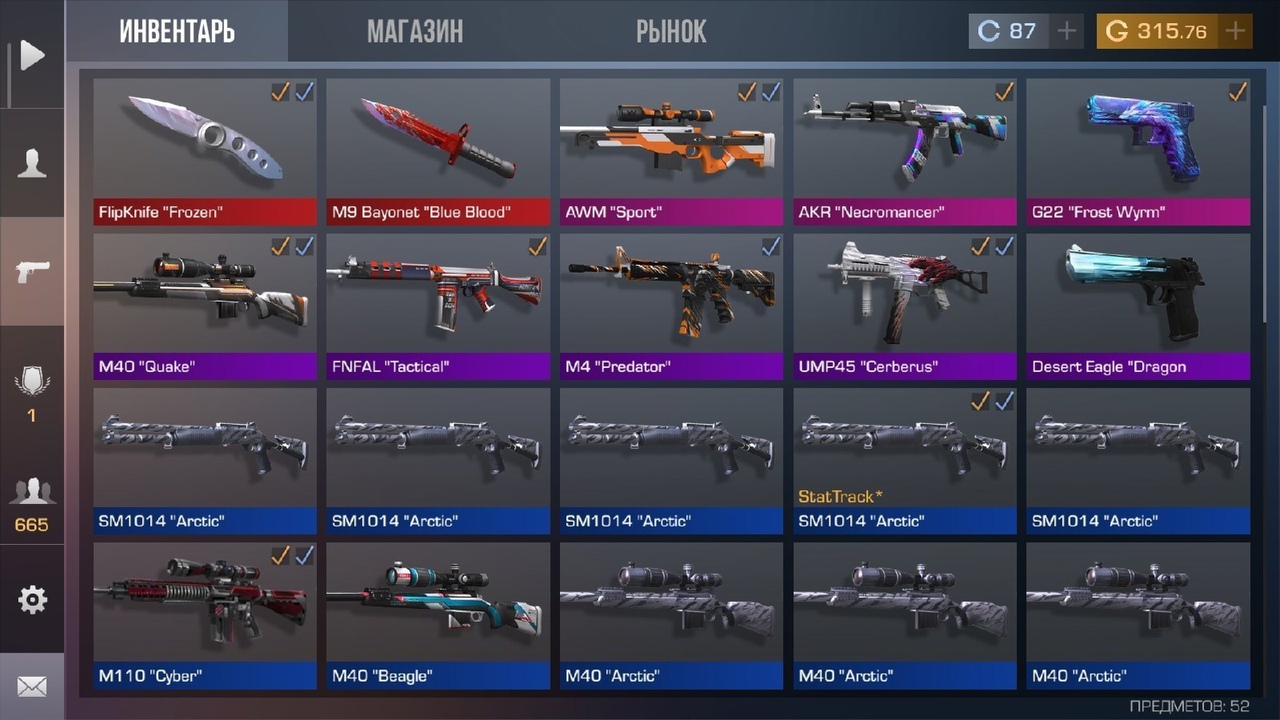Pick the M110 "Cyber" rifle
Viewport: 1280px width, 720px height.
coord(205,614)
